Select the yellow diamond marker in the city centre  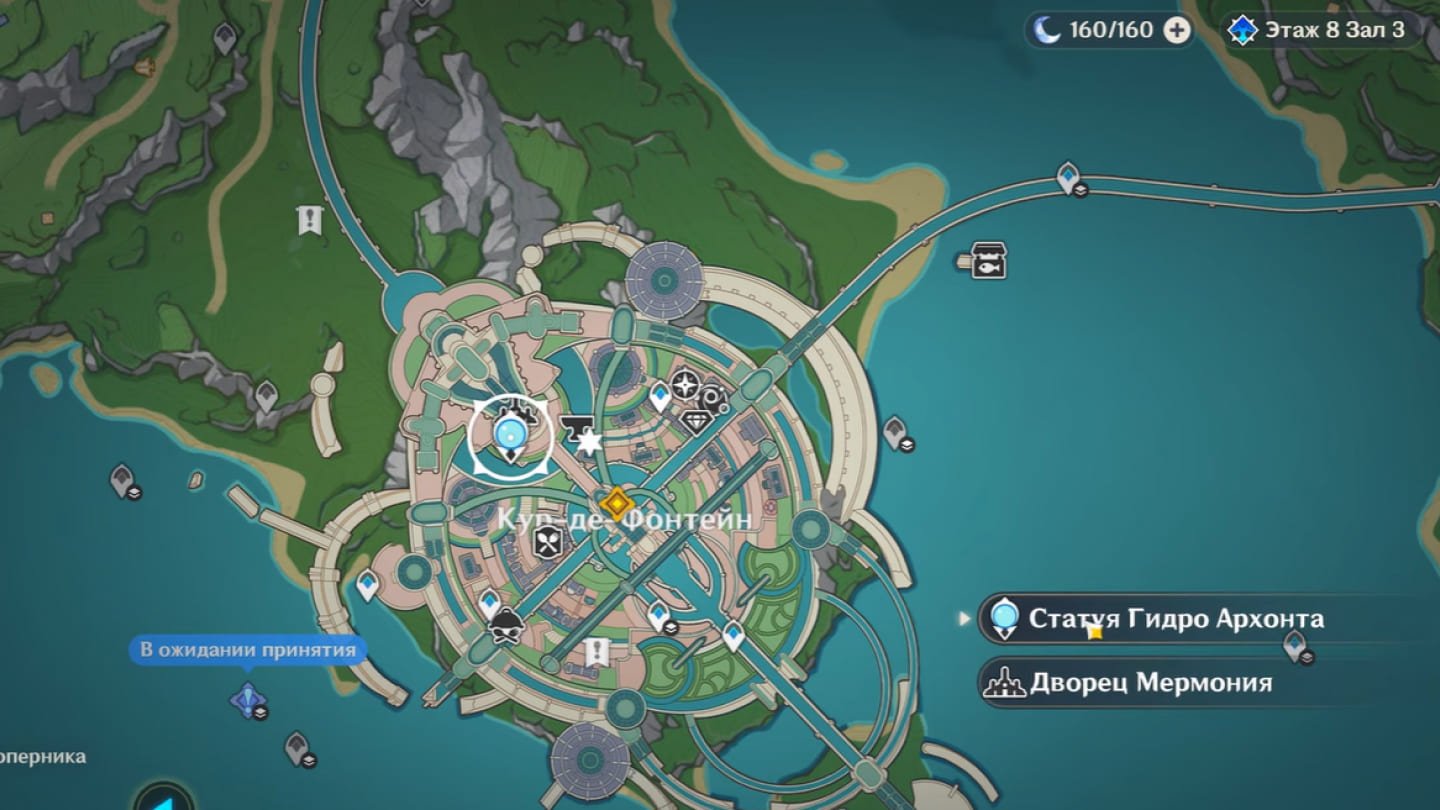click(x=615, y=502)
